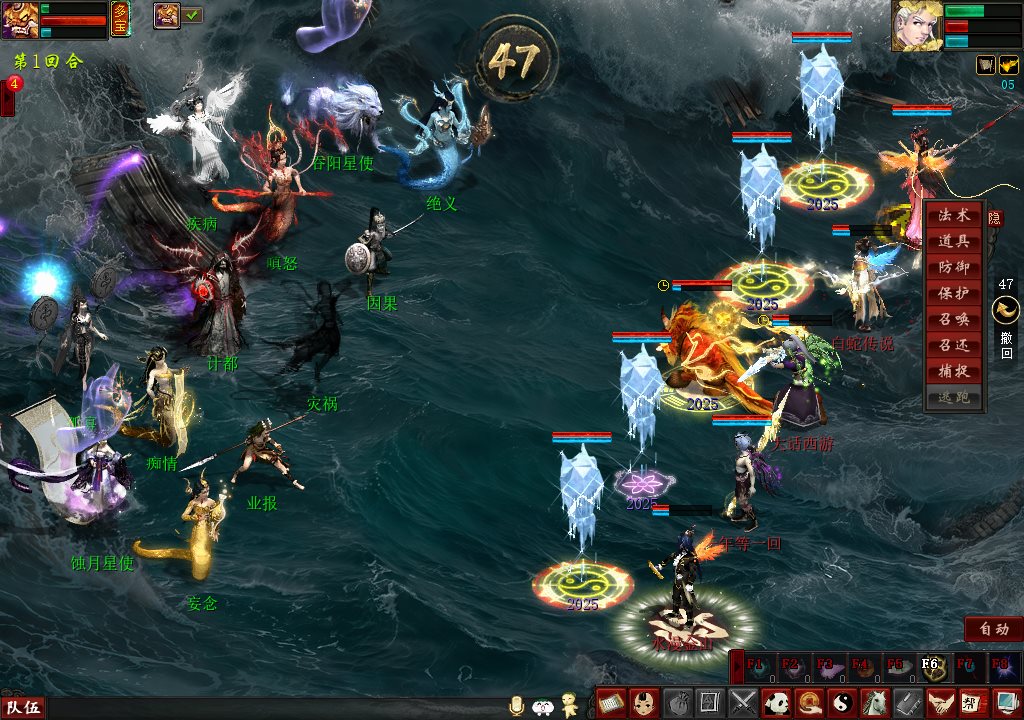Image resolution: width=1024 pixels, height=720 pixels.
Task: Click the crossed swords toolbar icon
Action: point(742,702)
